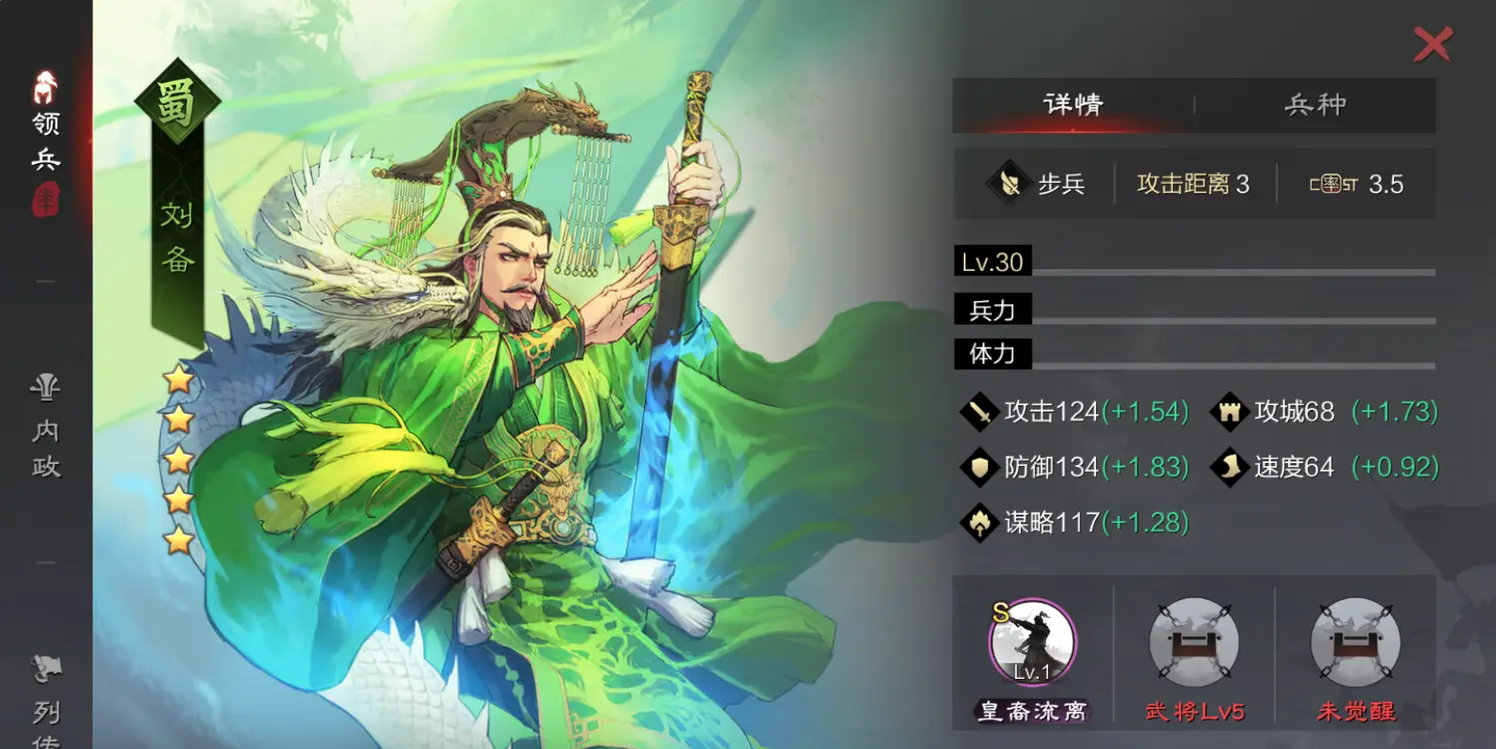Select the 领兵 side menu entry
1496x749 pixels.
click(x=46, y=135)
